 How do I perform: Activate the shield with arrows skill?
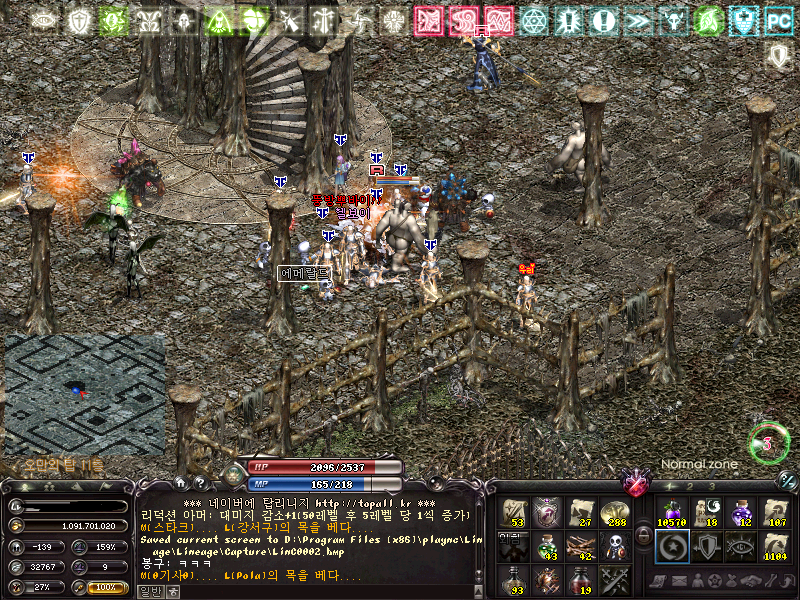[706, 547]
